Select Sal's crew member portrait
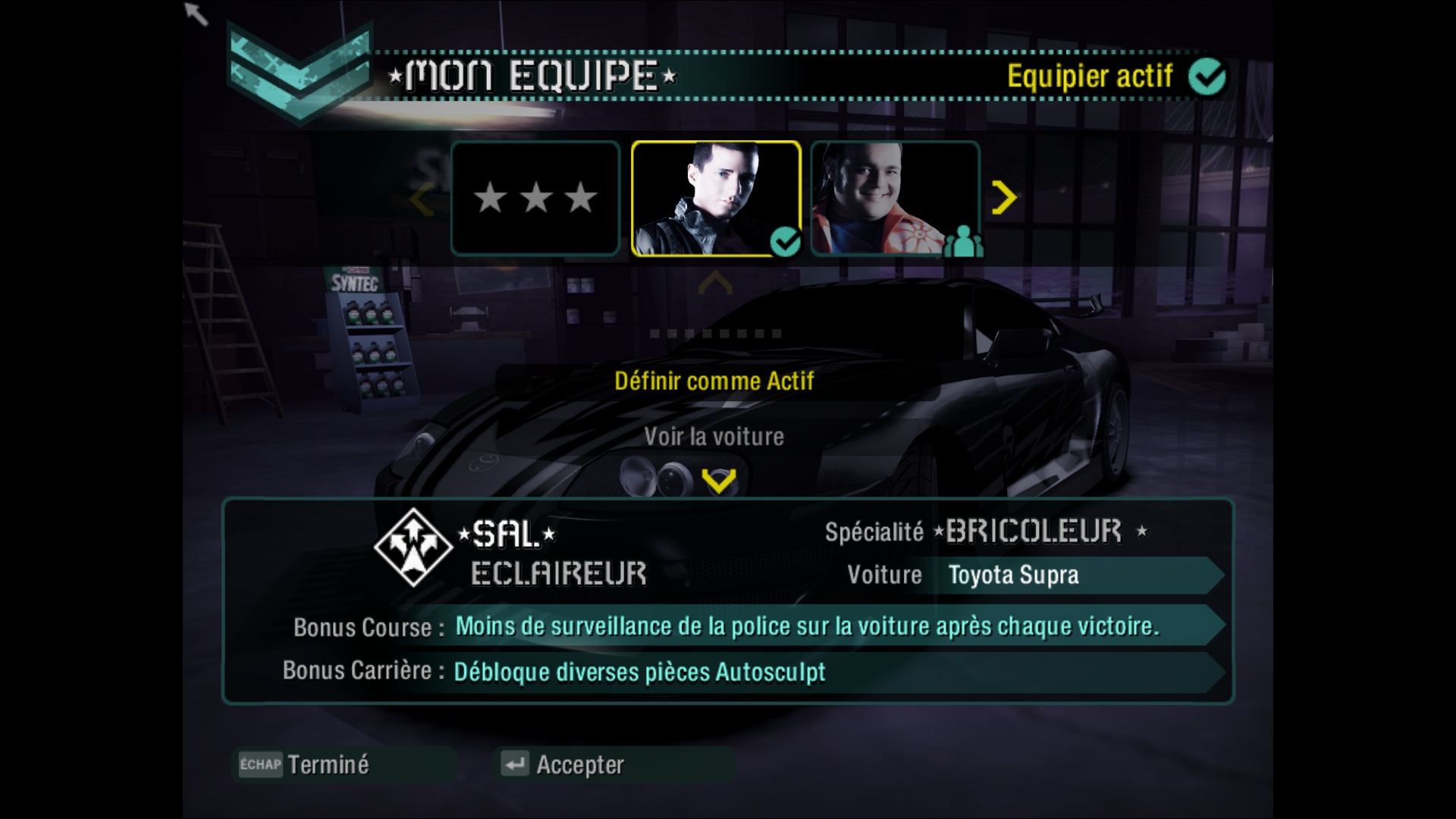The width and height of the screenshot is (1456, 819). coord(716,198)
